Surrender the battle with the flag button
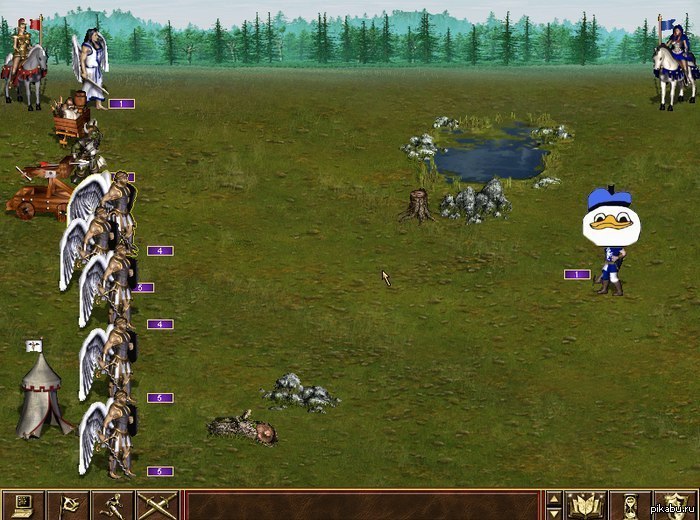This screenshot has width=700, height=520. [x=67, y=505]
